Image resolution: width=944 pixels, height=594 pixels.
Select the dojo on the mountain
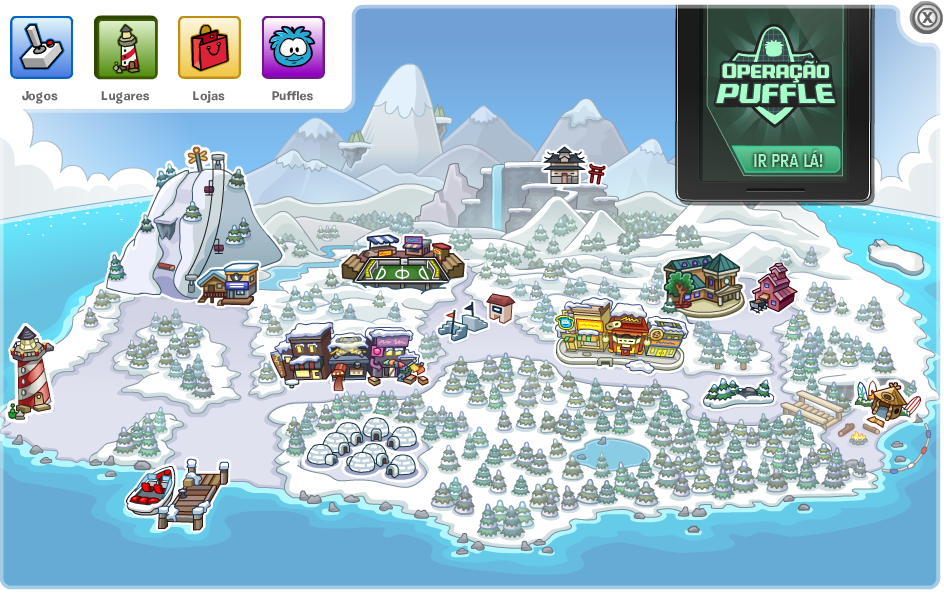[565, 166]
